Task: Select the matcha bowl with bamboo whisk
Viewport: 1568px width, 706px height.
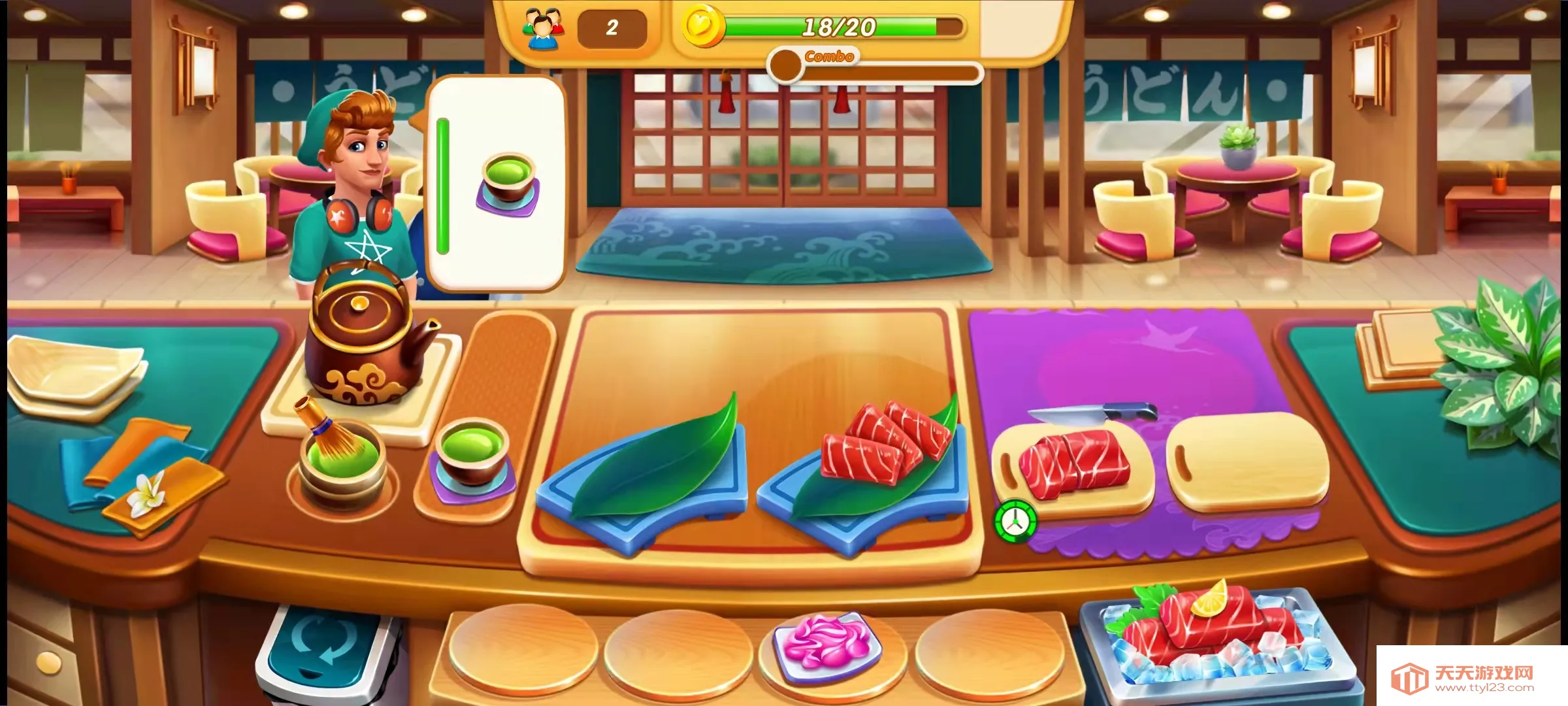Action: [x=340, y=458]
